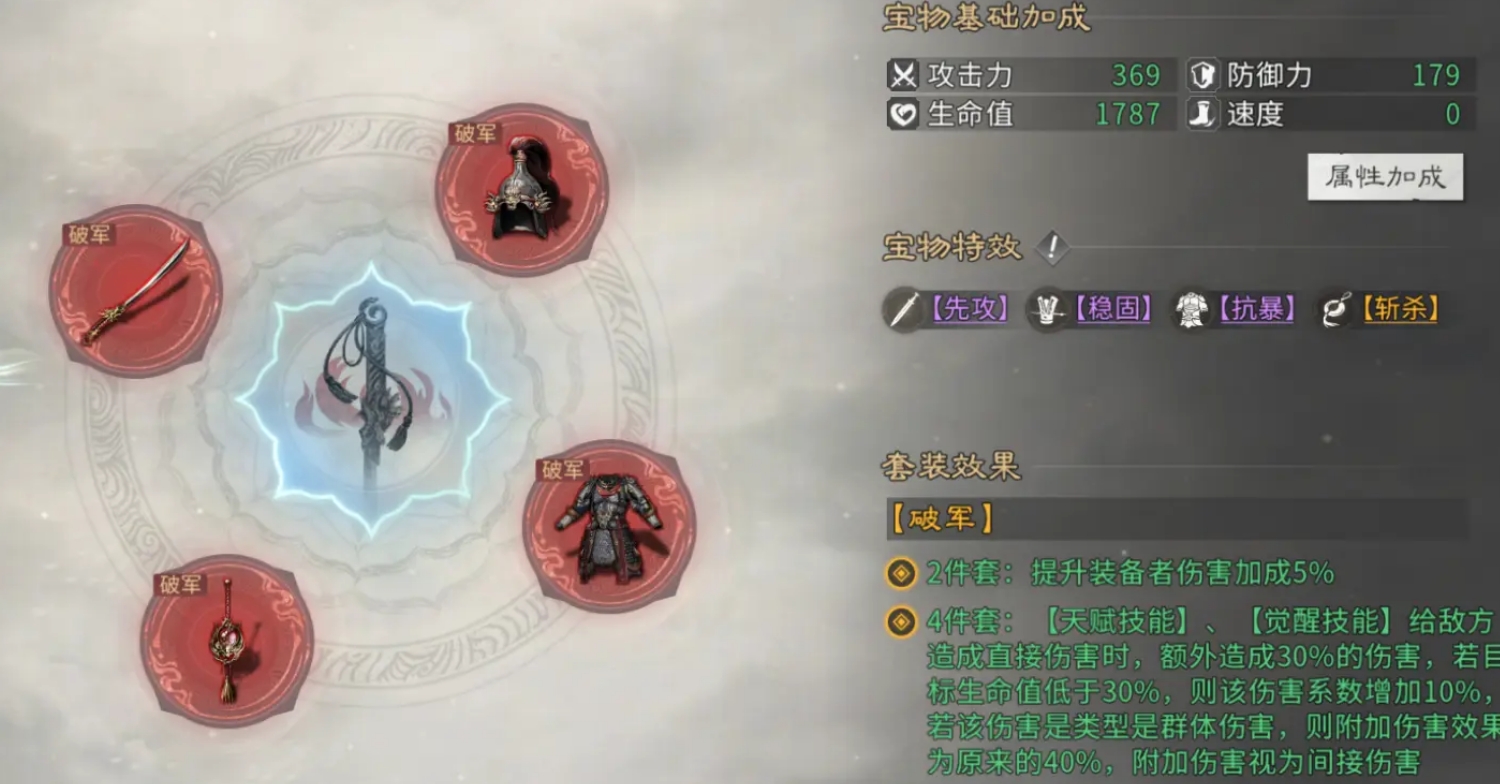Click the diamond bullet beside 2件套
This screenshot has height=784, width=1500.
(902, 574)
